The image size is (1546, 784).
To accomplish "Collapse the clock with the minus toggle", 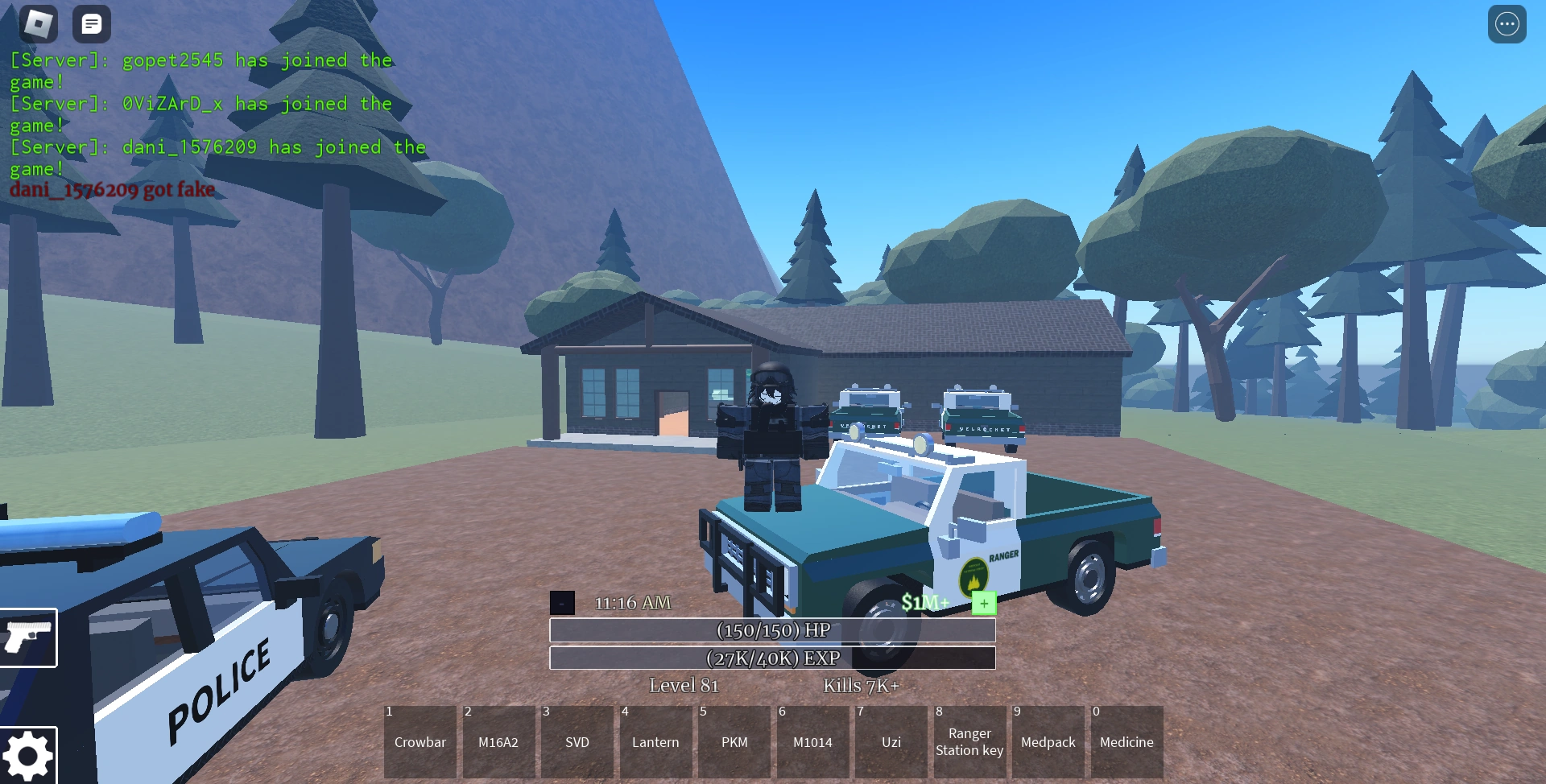I will click(x=561, y=602).
